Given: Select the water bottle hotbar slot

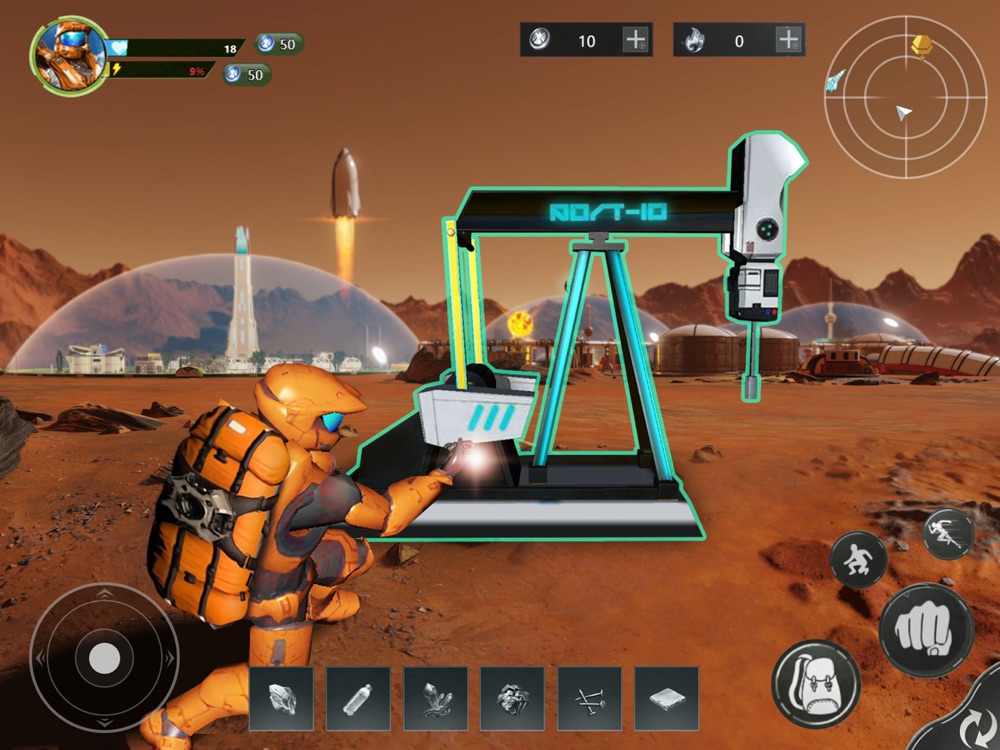Looking at the screenshot, I should 358,698.
